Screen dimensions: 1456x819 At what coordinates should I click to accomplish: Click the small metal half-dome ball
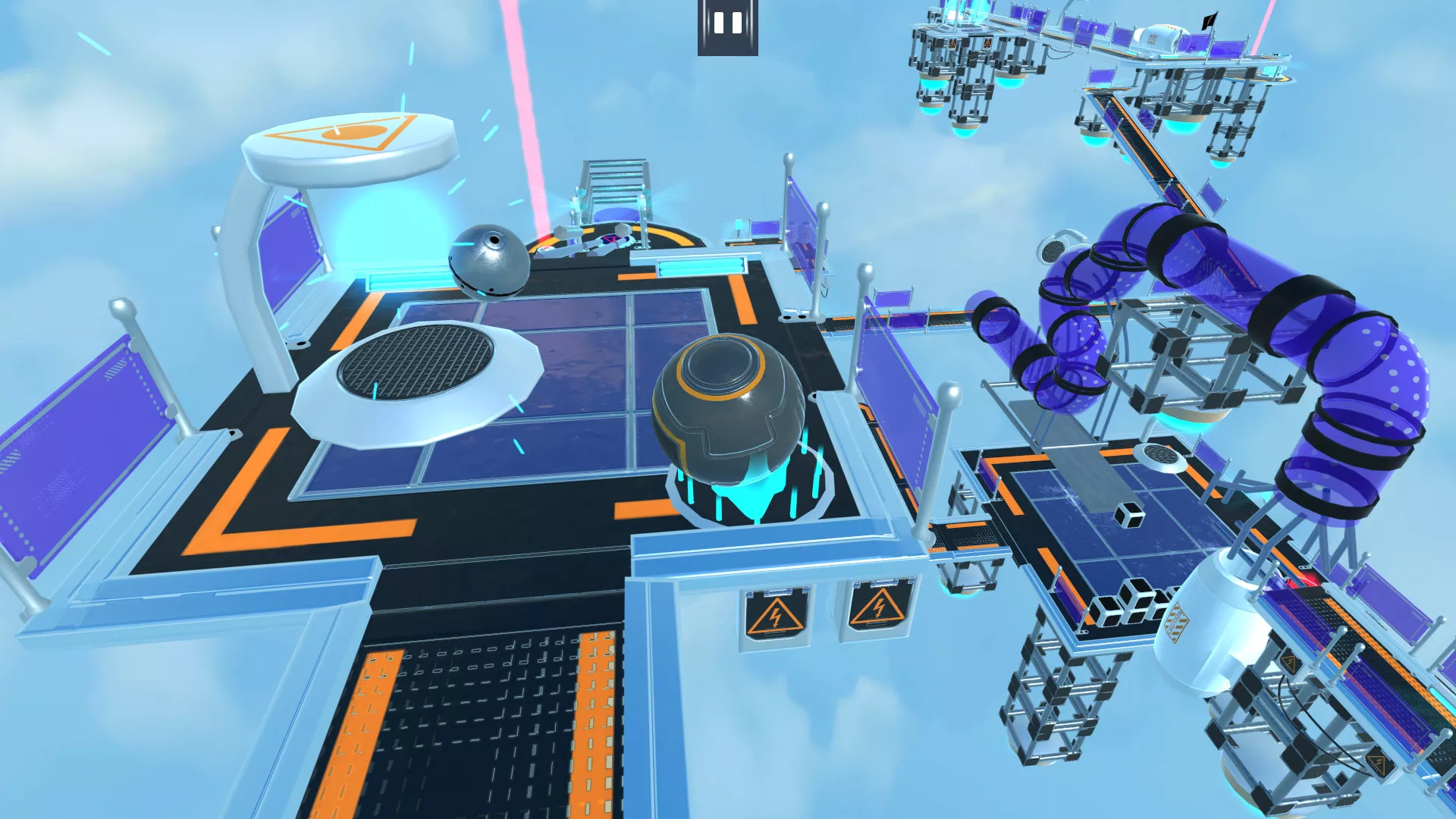pos(489,262)
